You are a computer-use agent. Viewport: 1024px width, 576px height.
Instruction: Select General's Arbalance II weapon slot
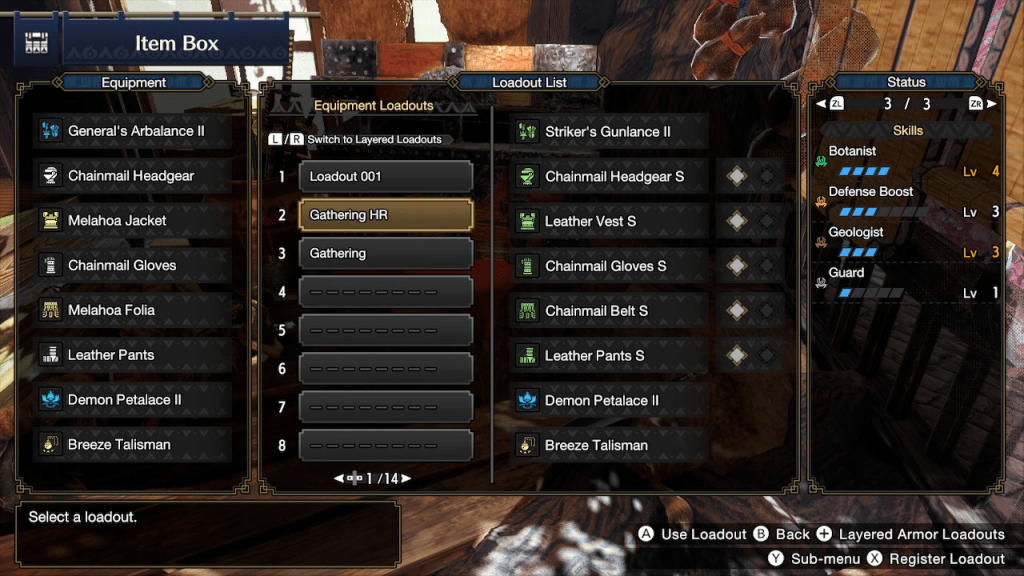[x=134, y=131]
